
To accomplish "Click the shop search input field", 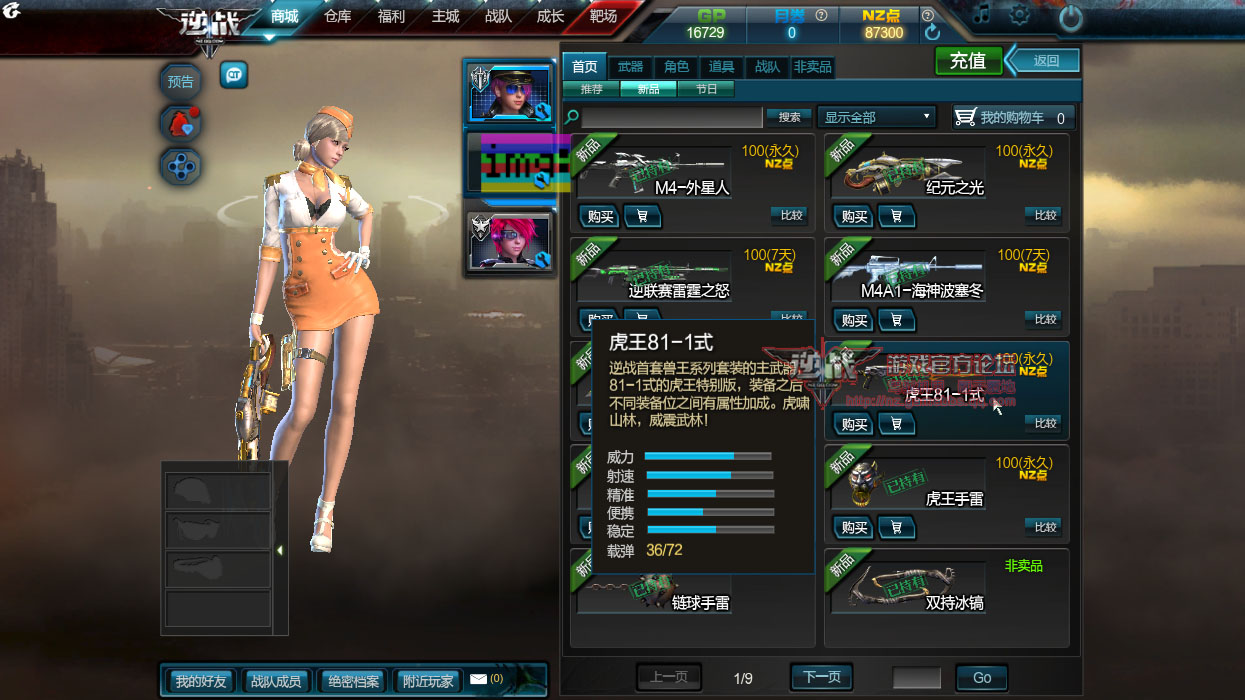I will [672, 117].
